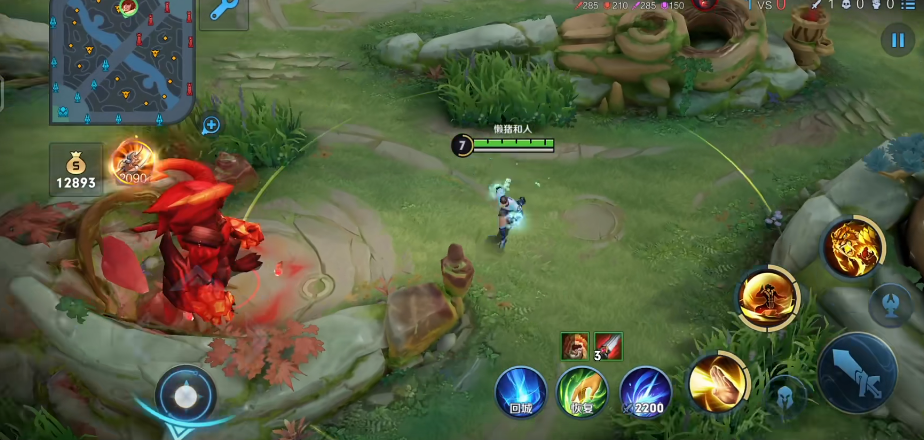Open the gold shop showing 12893
Image resolution: width=924 pixels, height=440 pixels.
76,170
